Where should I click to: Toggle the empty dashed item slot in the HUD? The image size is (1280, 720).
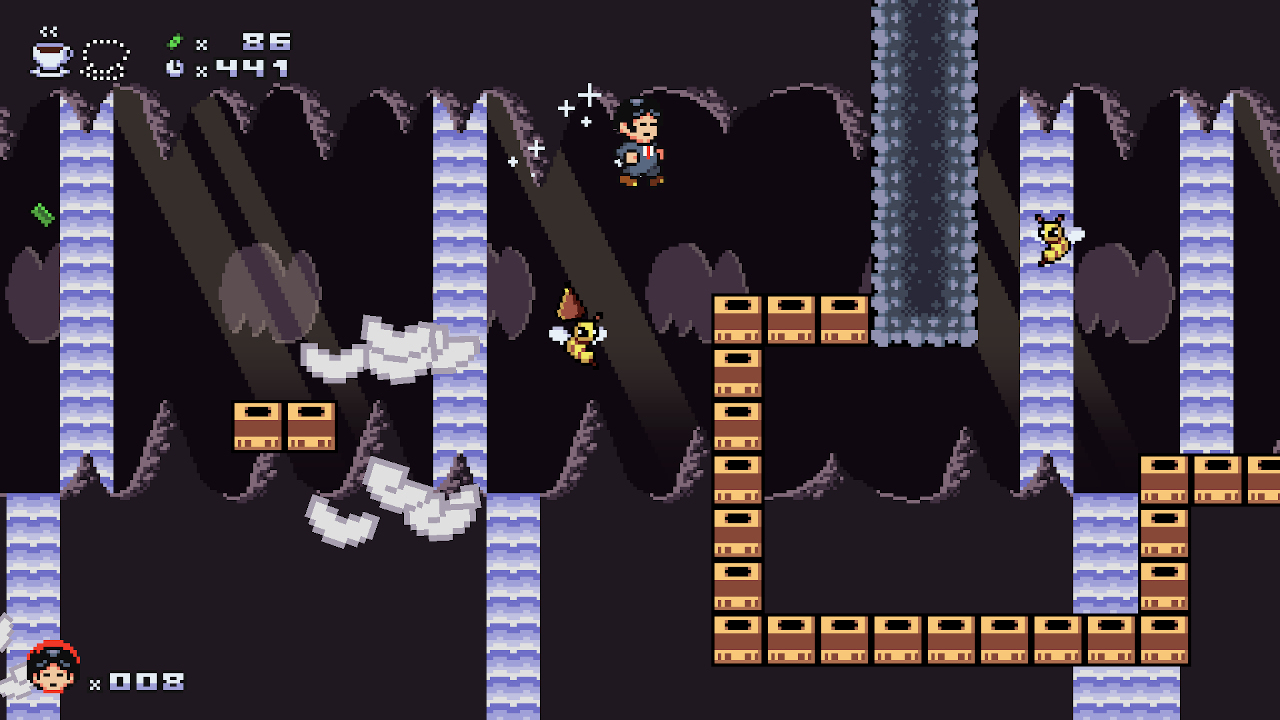(x=106, y=56)
